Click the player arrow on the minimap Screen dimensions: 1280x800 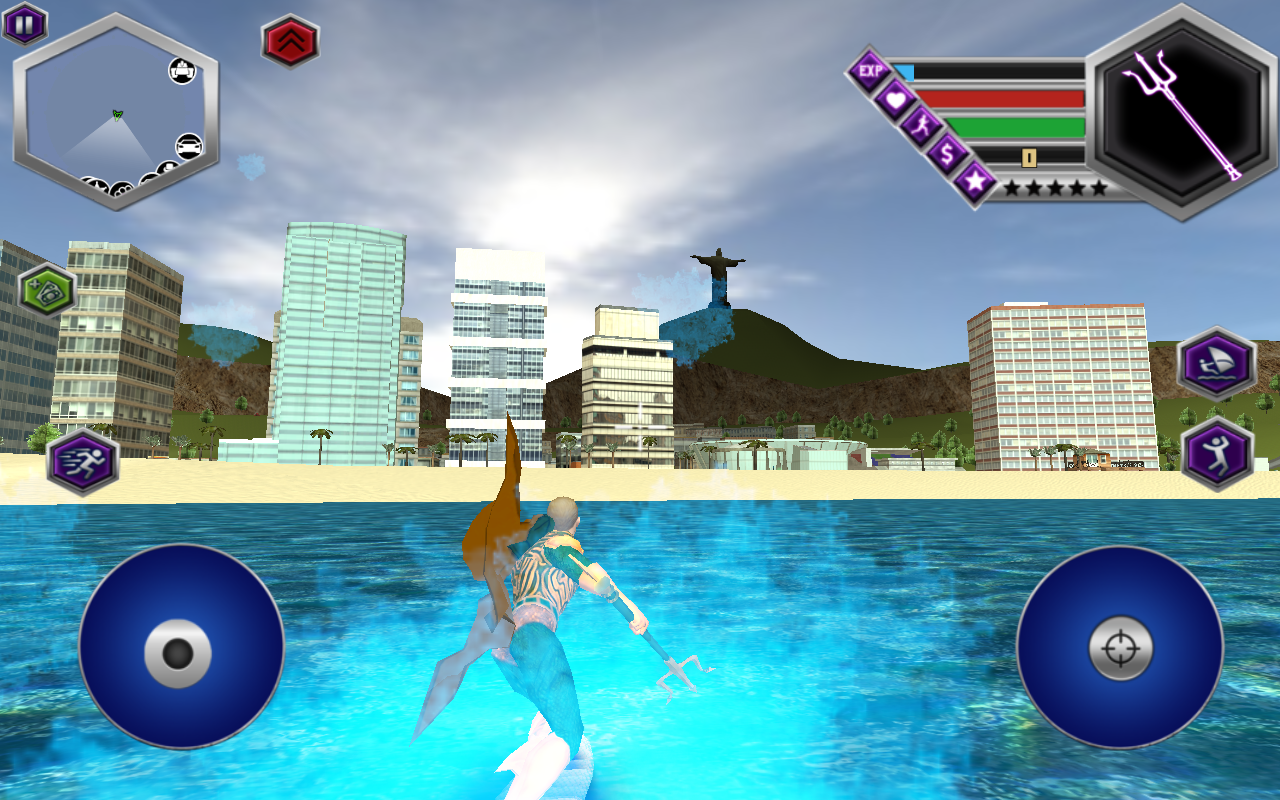click(x=116, y=115)
